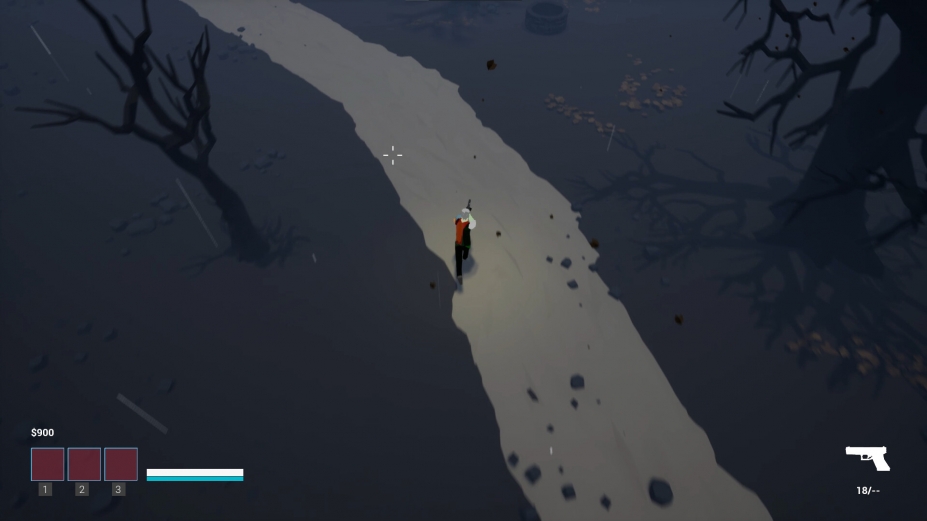
Task: Select the item slot numbered 1
Action: (x=48, y=464)
